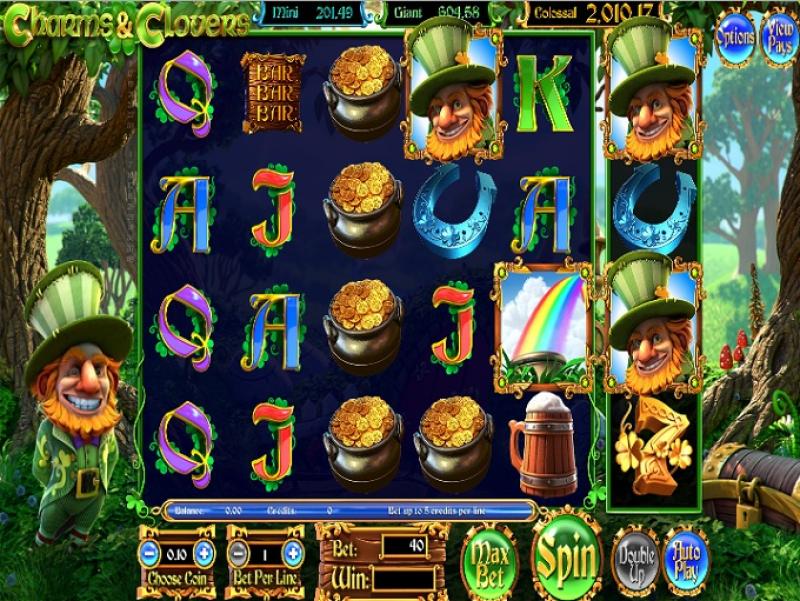The width and height of the screenshot is (800, 601).
Task: Open the Options menu
Action: [735, 36]
